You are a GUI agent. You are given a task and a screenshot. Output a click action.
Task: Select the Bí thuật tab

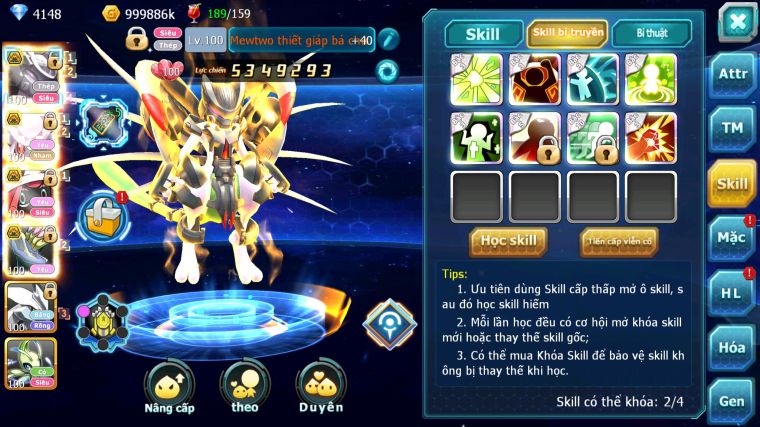click(651, 33)
